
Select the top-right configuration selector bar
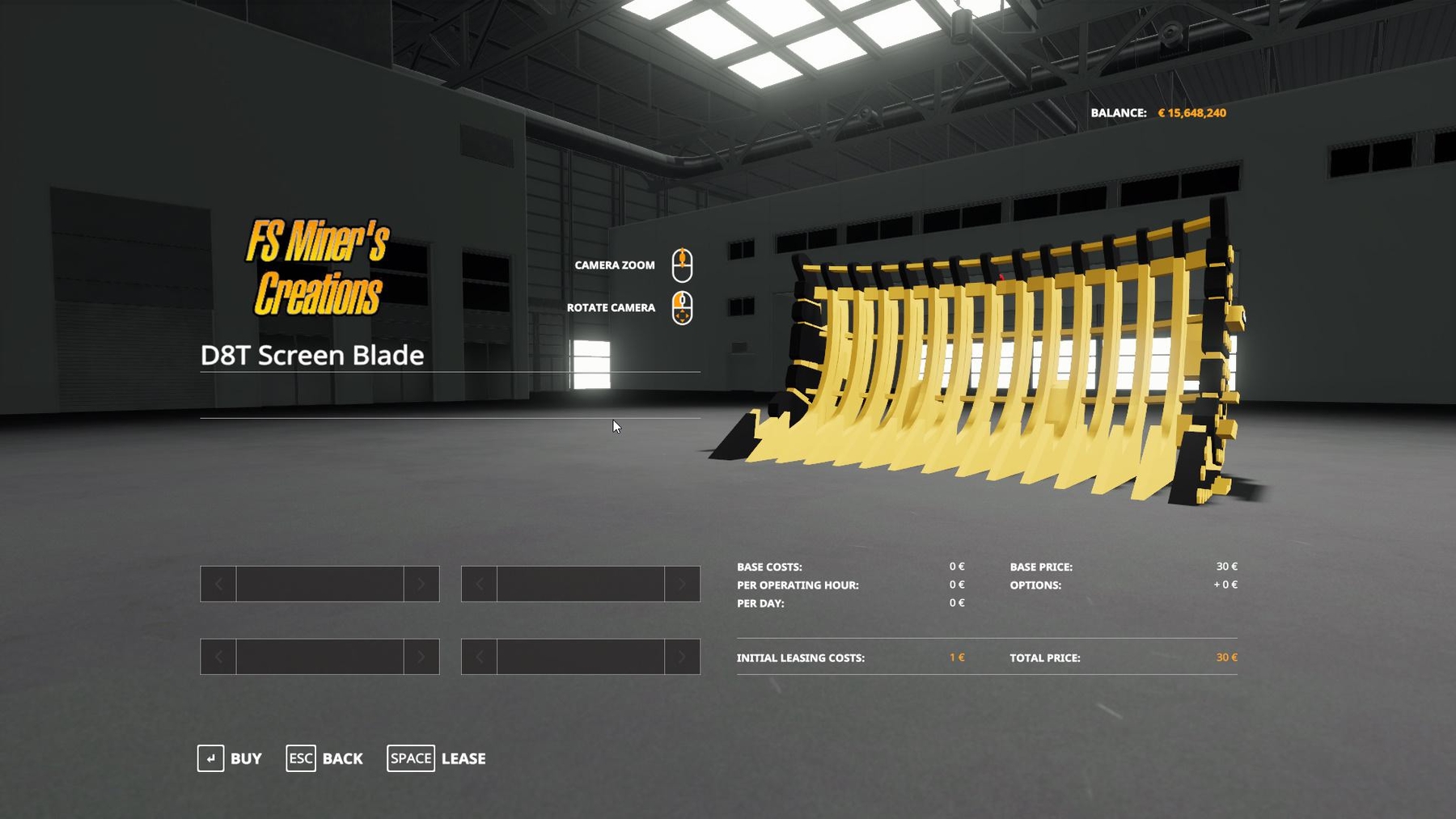[579, 584]
